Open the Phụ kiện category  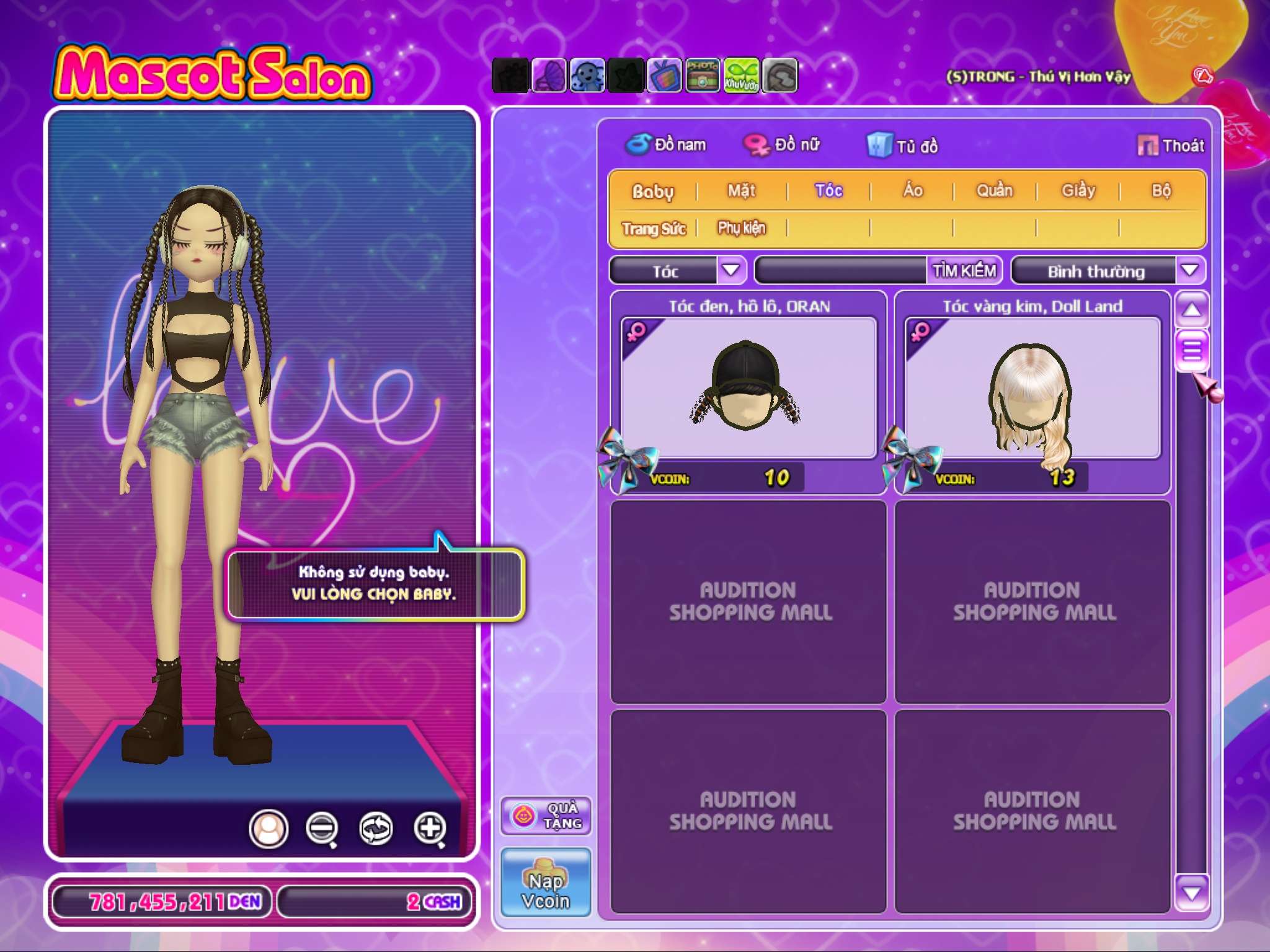[742, 229]
